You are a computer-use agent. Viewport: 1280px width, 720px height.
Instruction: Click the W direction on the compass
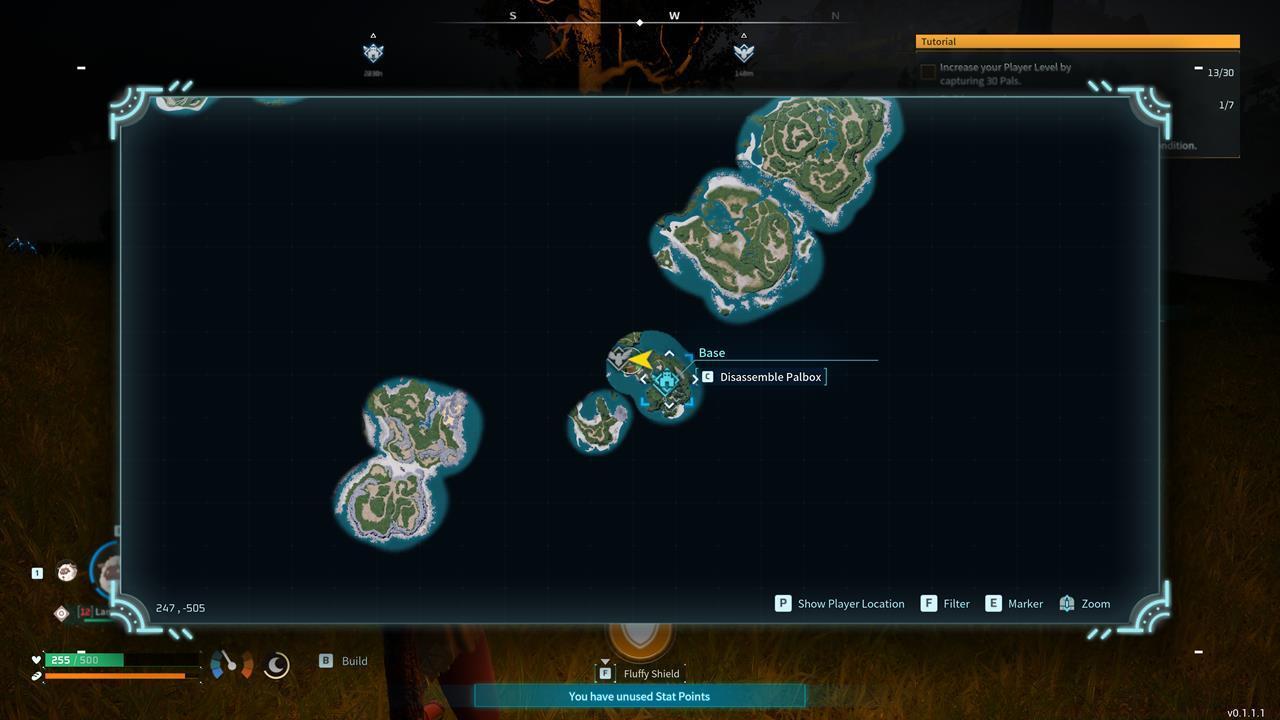[x=673, y=16]
